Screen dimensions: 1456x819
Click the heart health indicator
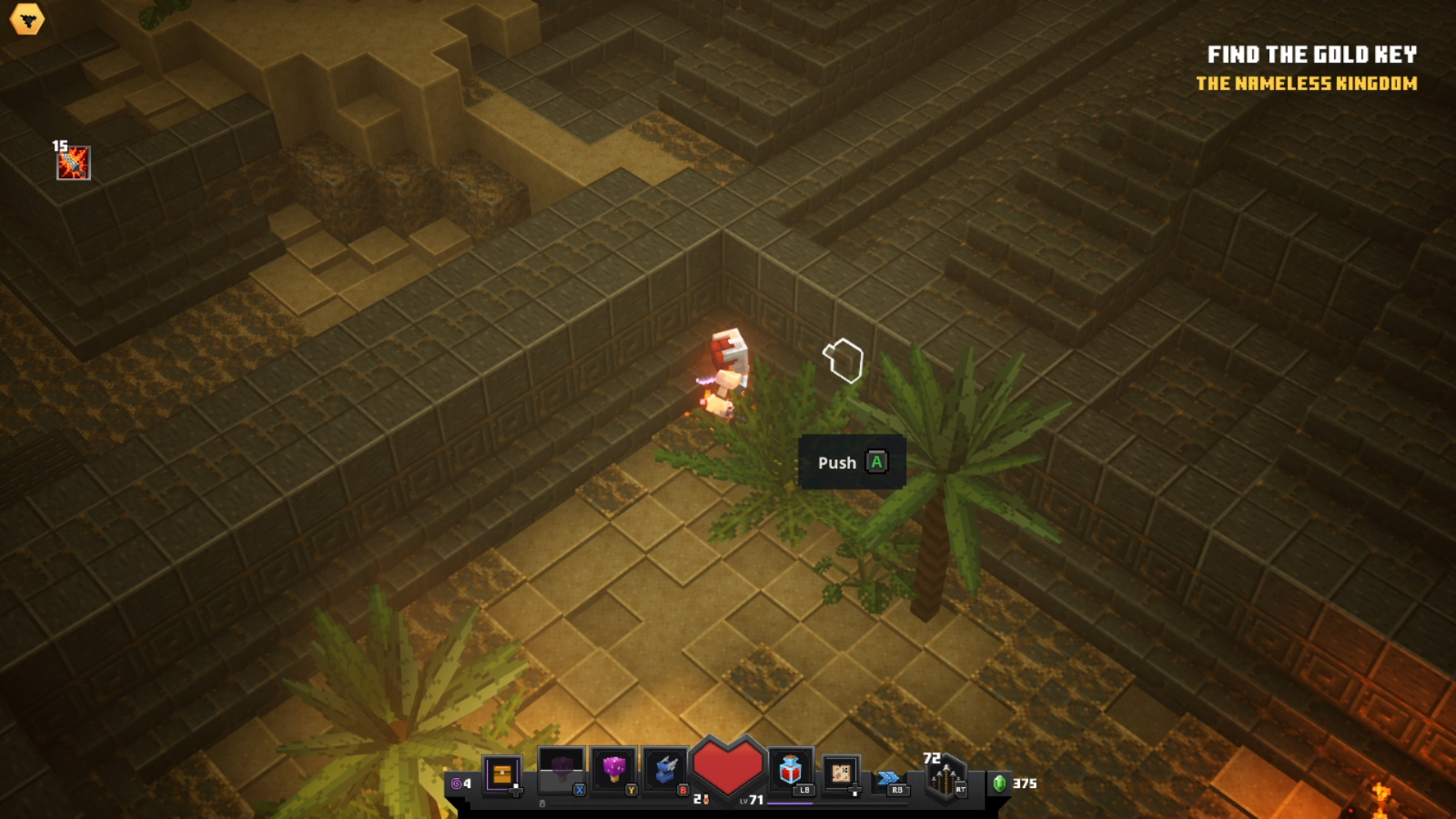[x=726, y=765]
